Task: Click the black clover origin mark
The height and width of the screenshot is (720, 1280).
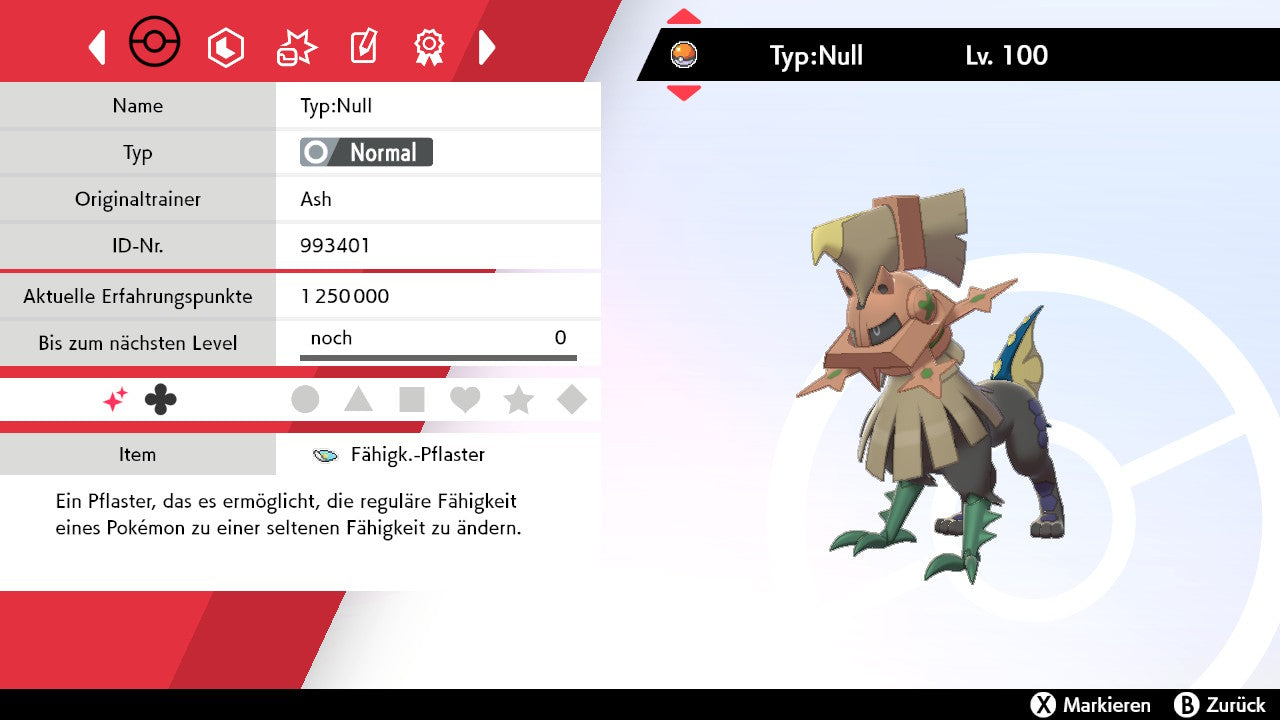Action: tap(160, 400)
